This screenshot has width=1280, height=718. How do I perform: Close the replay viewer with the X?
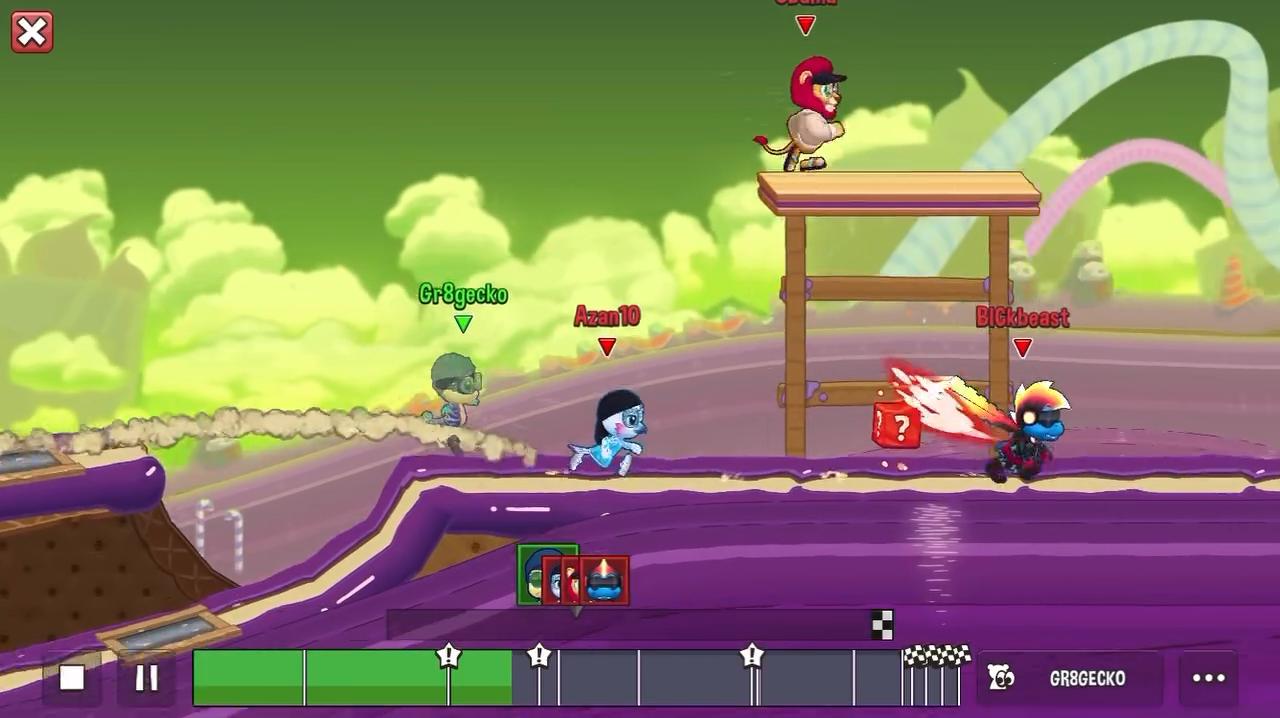(32, 32)
